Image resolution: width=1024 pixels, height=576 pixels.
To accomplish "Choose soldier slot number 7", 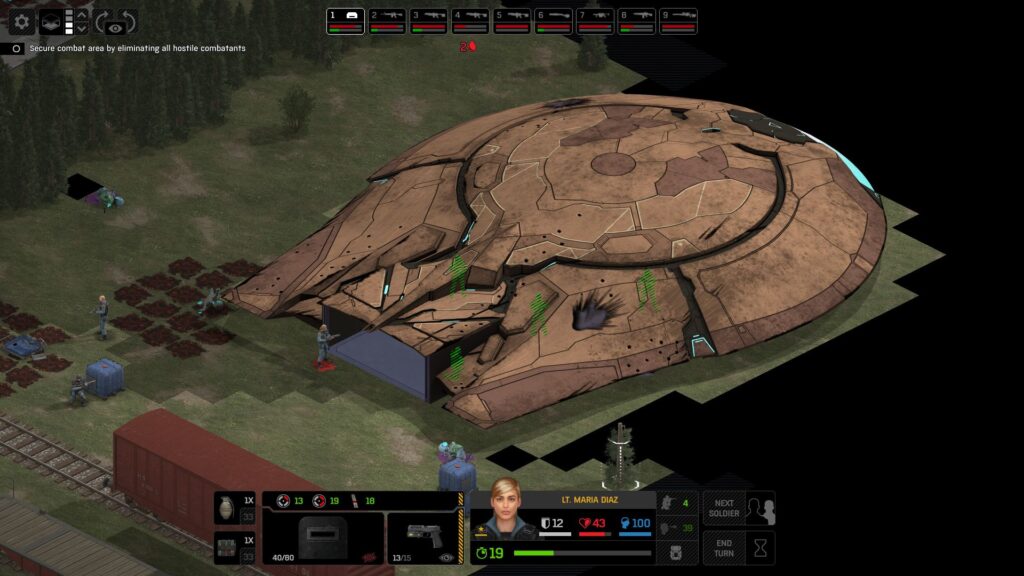I will tap(595, 20).
